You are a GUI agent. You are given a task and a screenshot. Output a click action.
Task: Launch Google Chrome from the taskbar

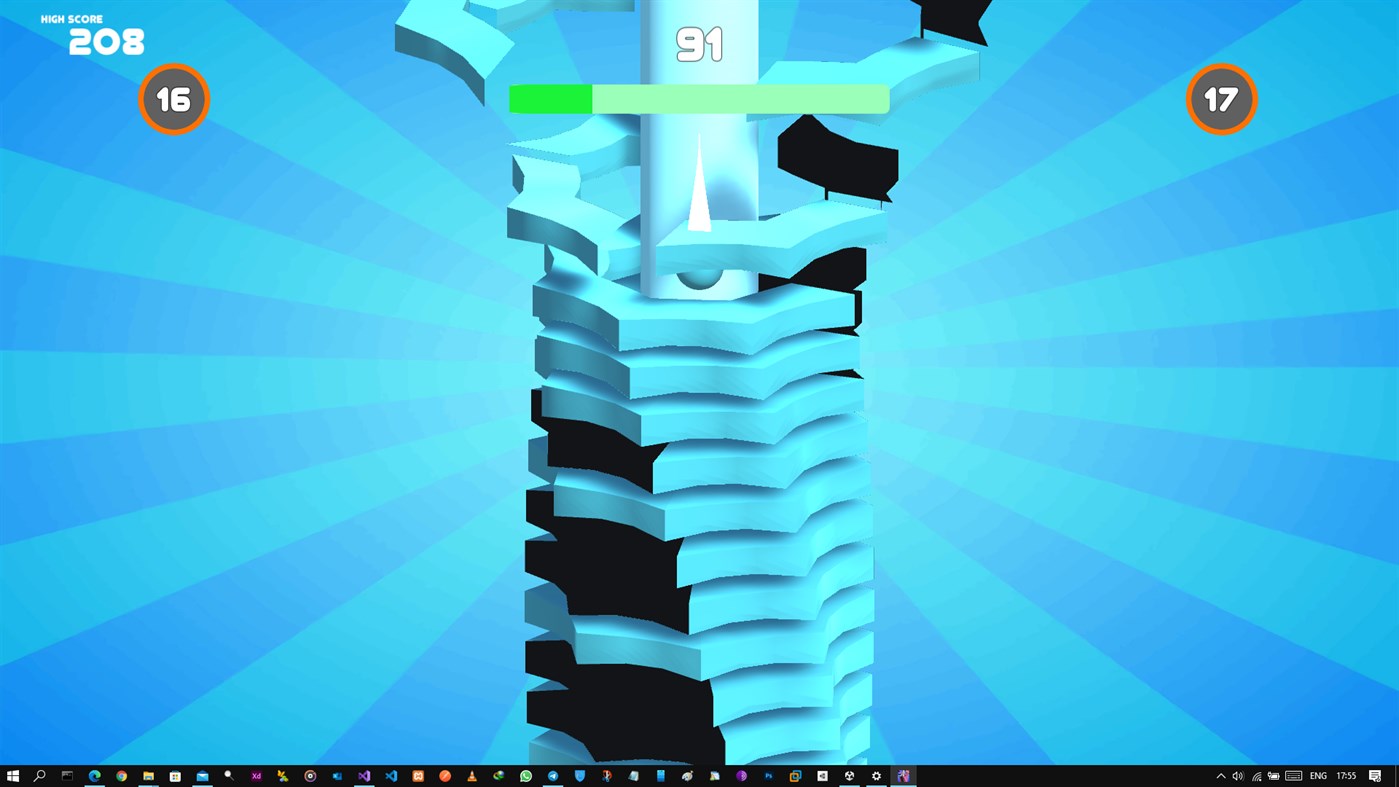(x=120, y=775)
